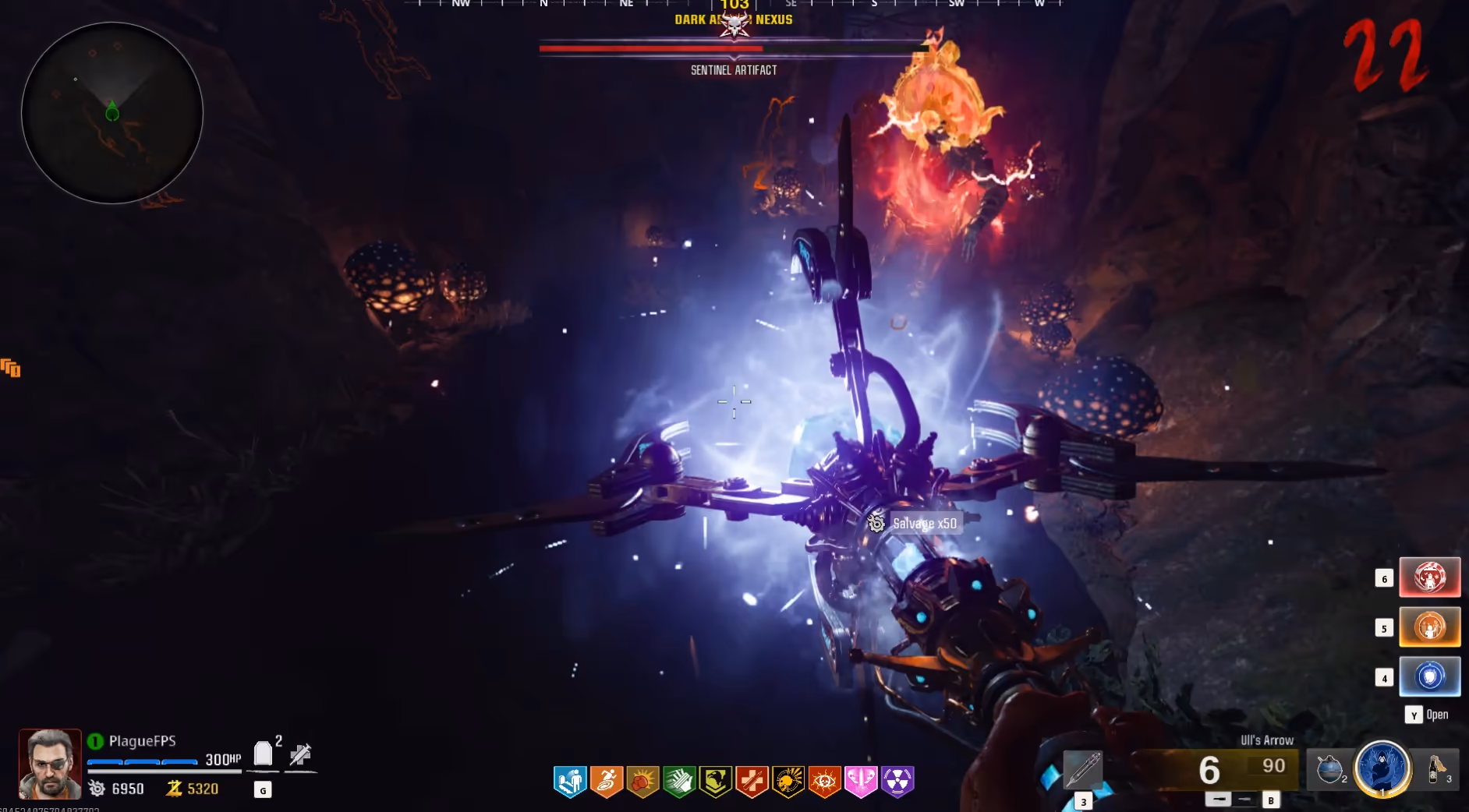Click the boxing glove Melee Macchiato perk
Screen dimensions: 1469x812
click(642, 781)
